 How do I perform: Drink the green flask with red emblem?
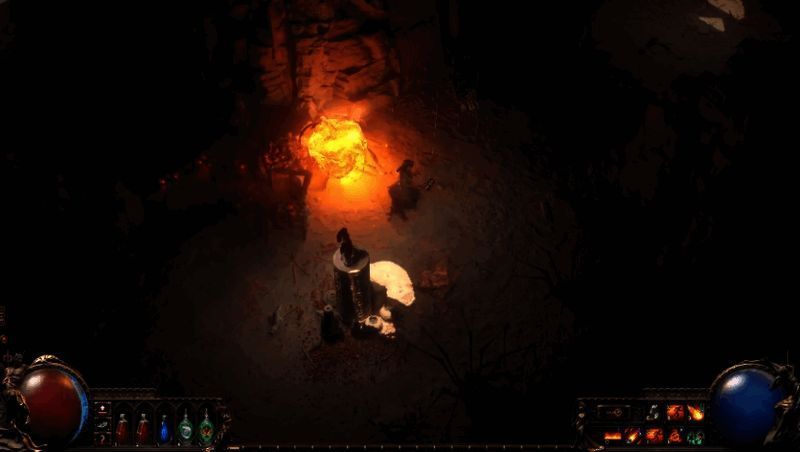point(206,428)
